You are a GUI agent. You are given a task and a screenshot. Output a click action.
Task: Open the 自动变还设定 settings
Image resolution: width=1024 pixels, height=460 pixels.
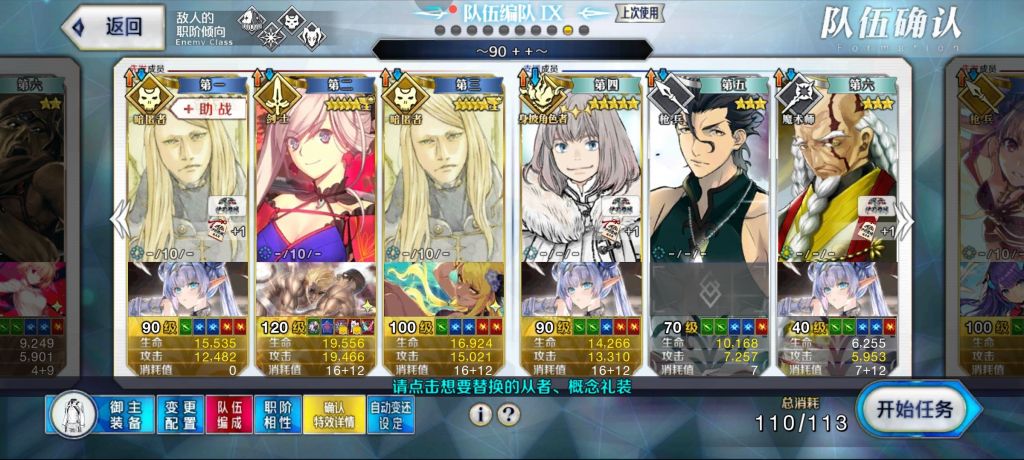tap(392, 414)
